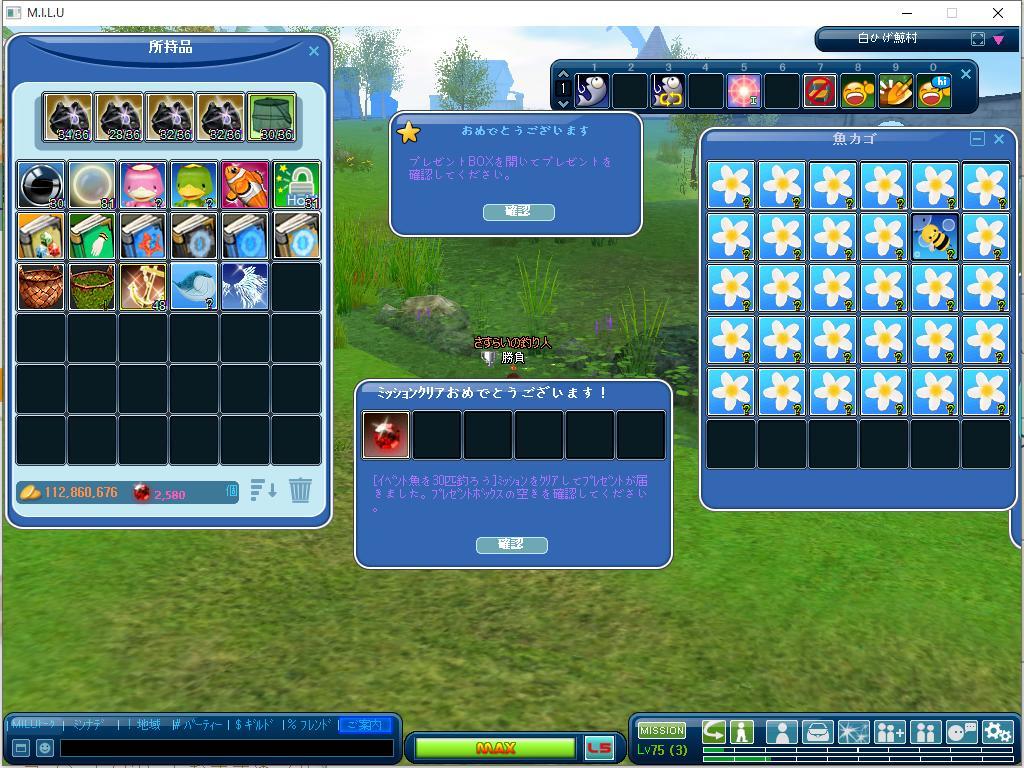
Task: Select the bee item in fish basket
Action: point(934,237)
